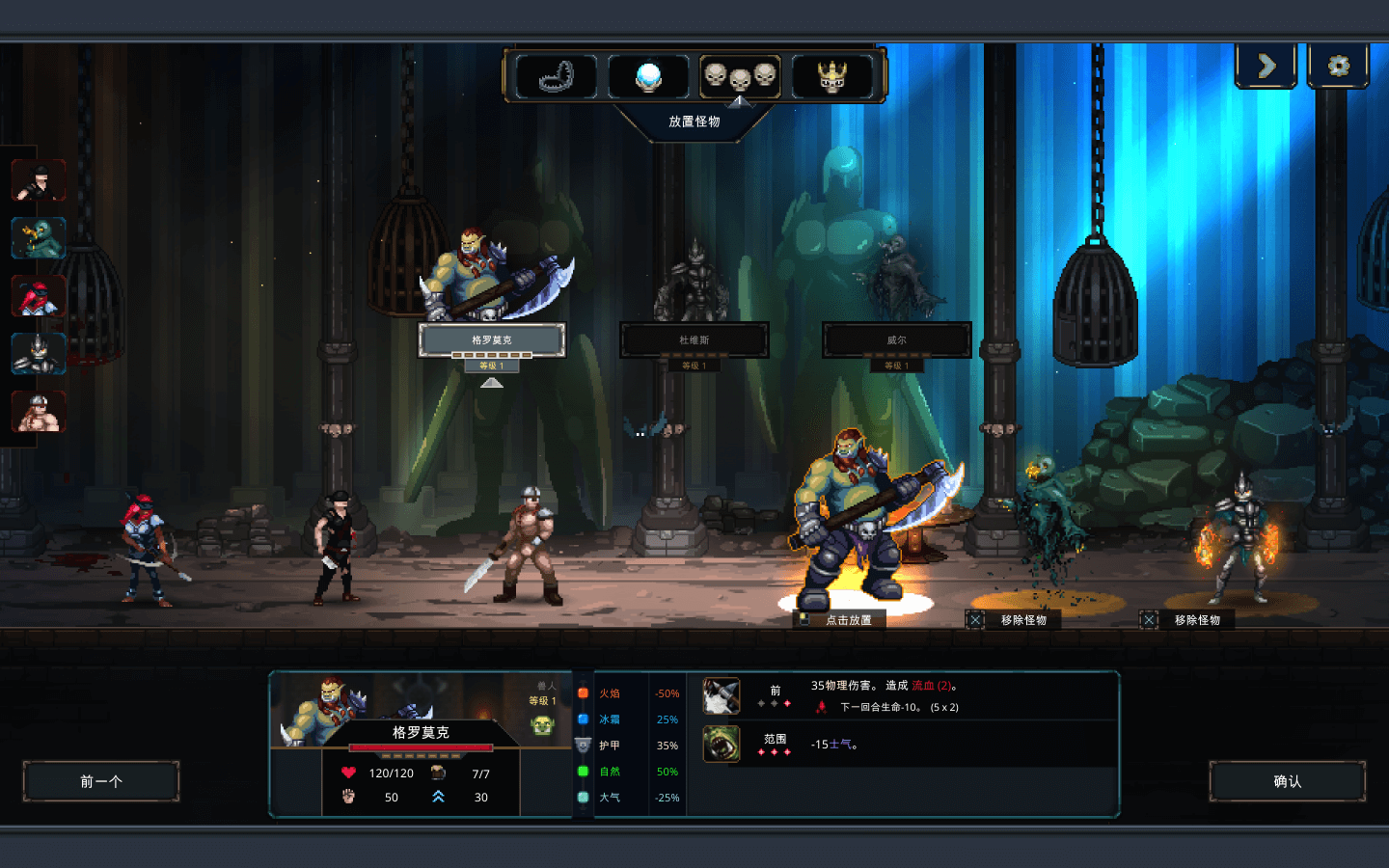Select the three skulls monster tab
The width and height of the screenshot is (1389, 868).
pos(740,76)
